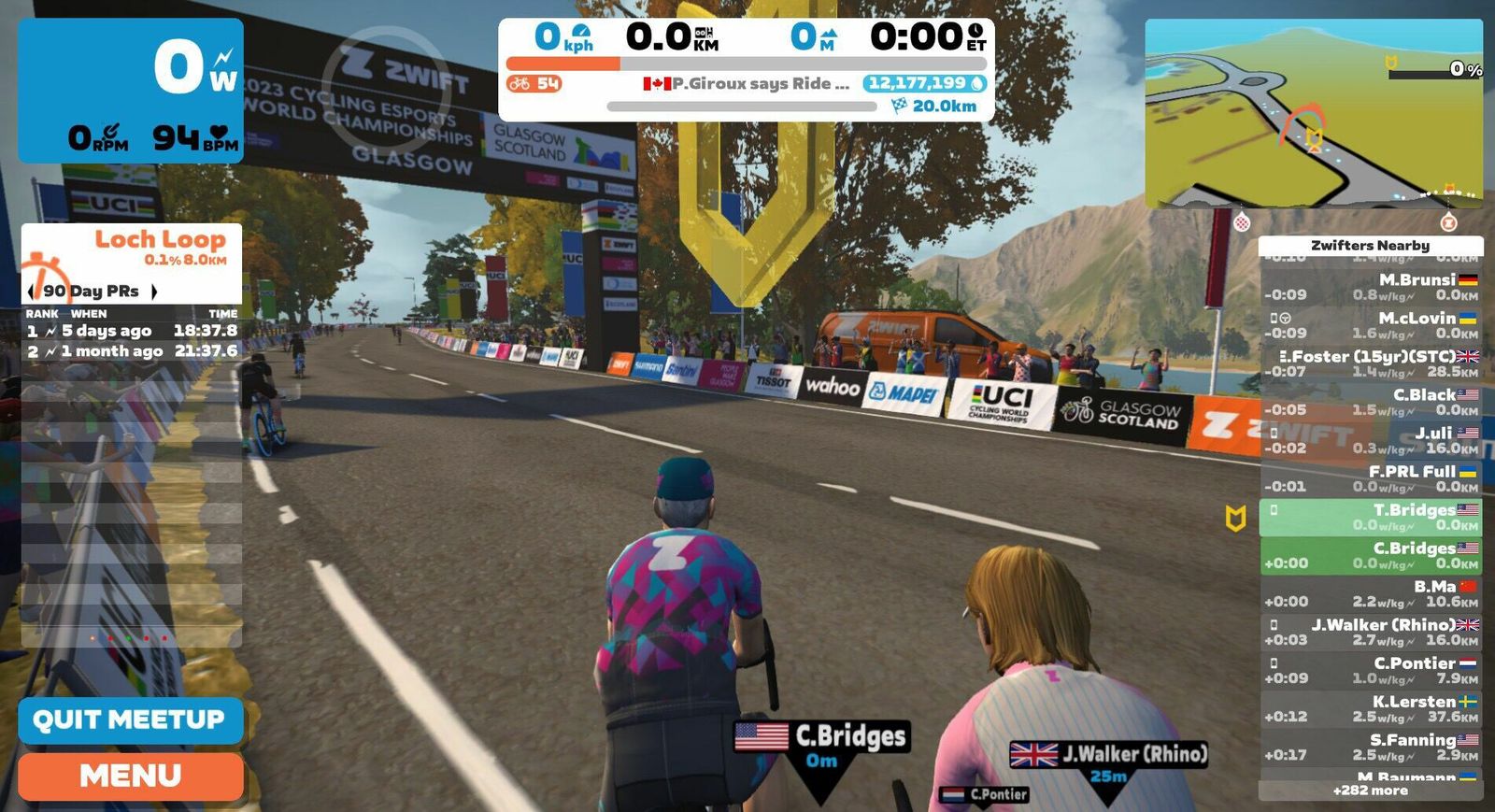The width and height of the screenshot is (1495, 812).
Task: Select the C.Pontier row in list
Action: tap(1371, 670)
